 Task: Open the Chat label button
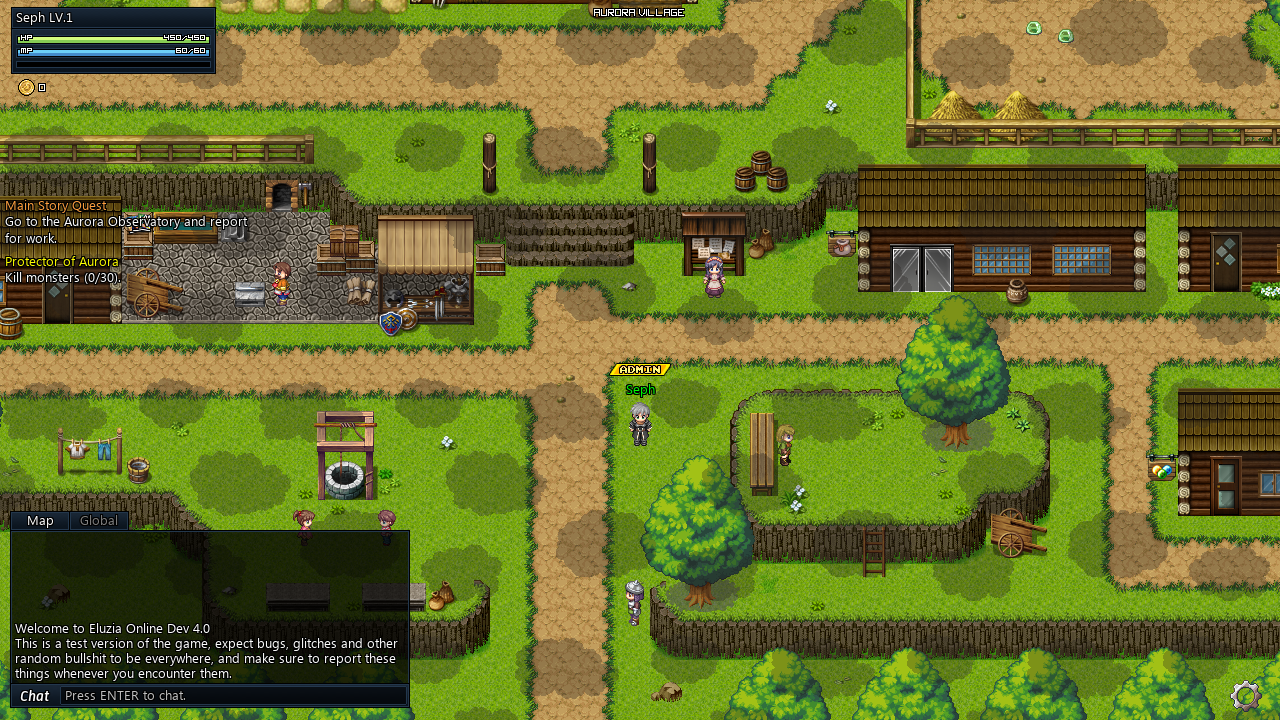point(34,696)
